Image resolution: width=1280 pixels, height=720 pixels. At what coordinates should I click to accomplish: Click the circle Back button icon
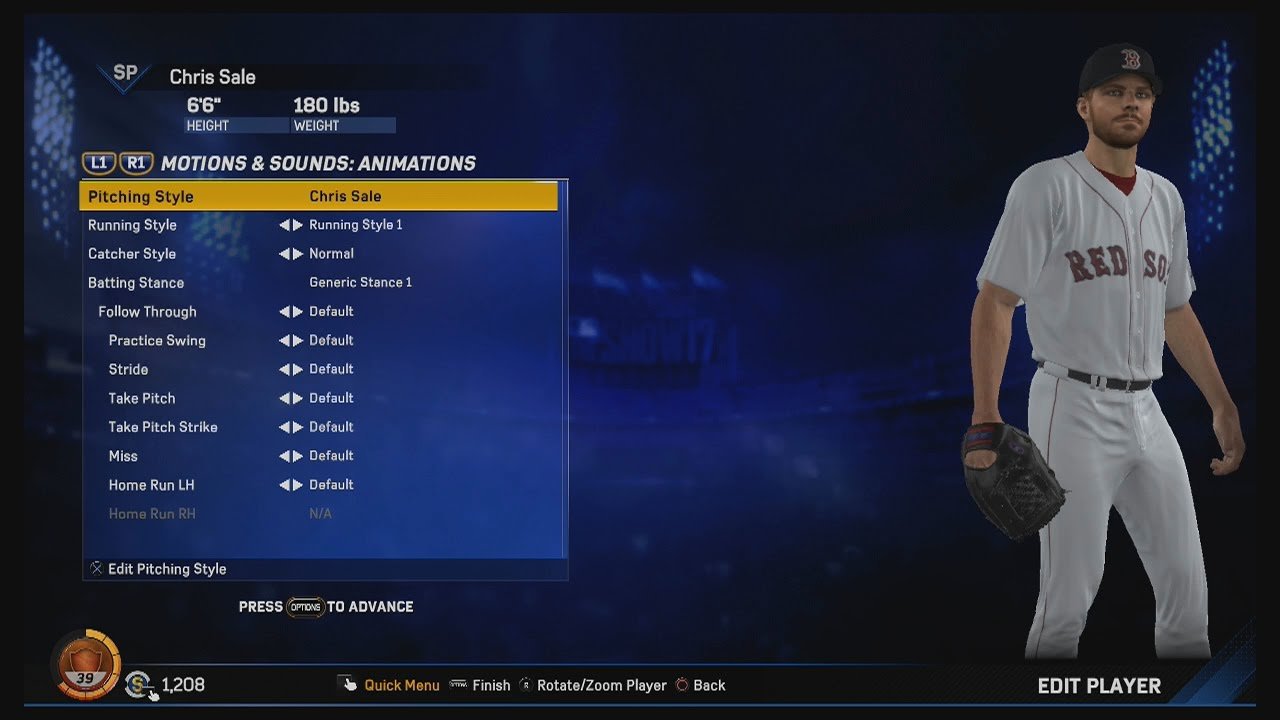coord(683,685)
